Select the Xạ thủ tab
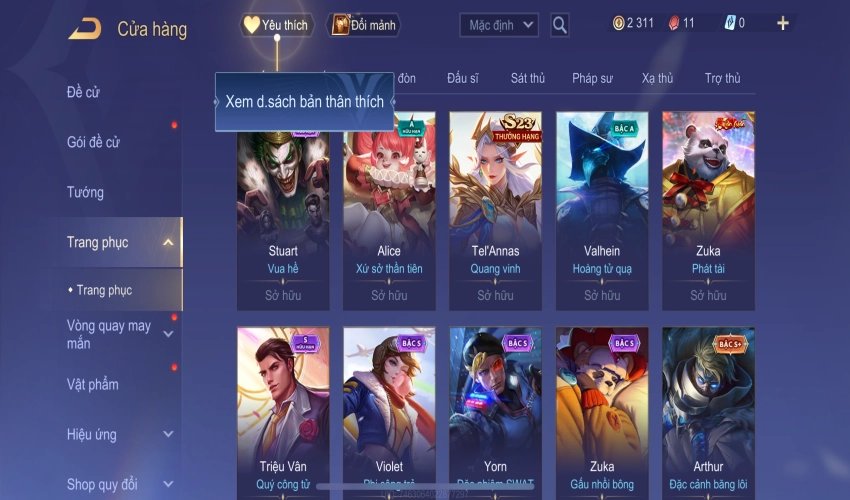850x500 pixels. (657, 78)
